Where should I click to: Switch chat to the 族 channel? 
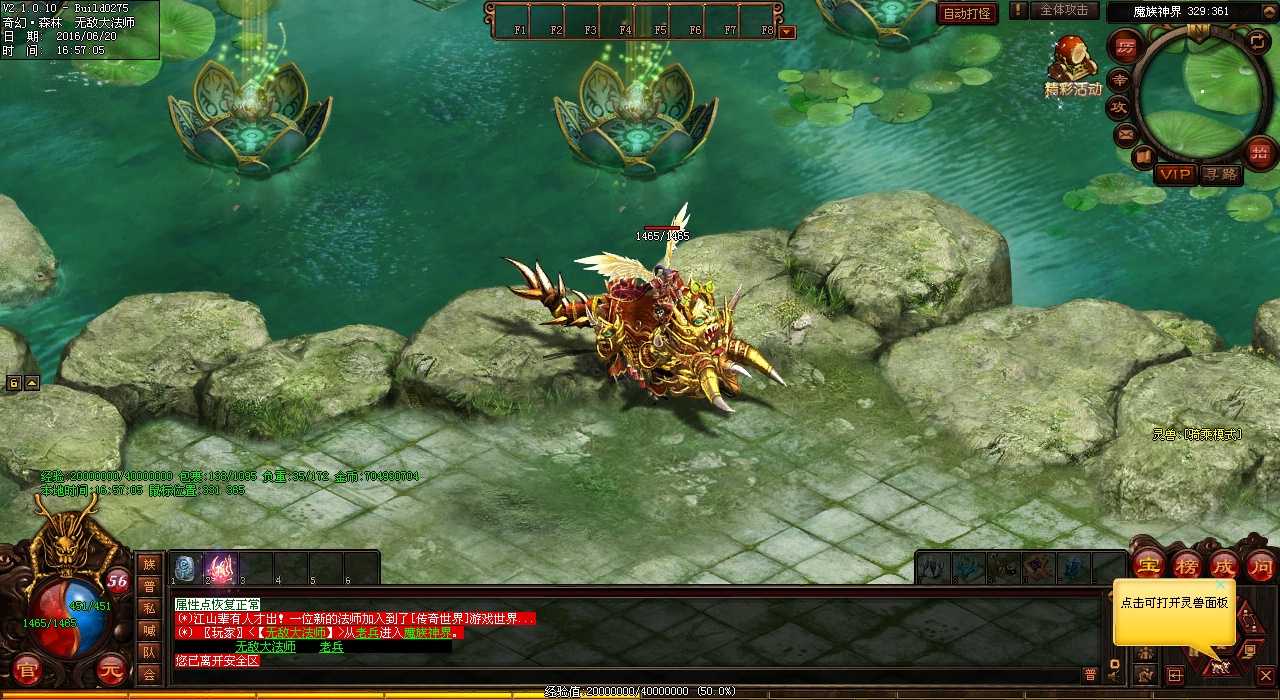click(149, 565)
